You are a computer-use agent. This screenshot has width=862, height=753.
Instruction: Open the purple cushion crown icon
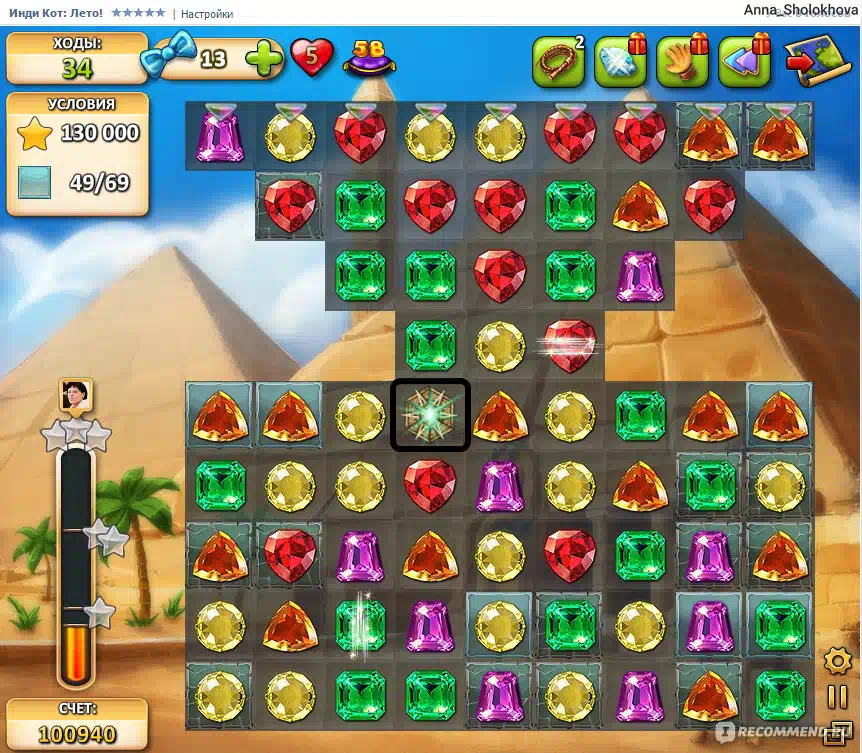click(368, 59)
